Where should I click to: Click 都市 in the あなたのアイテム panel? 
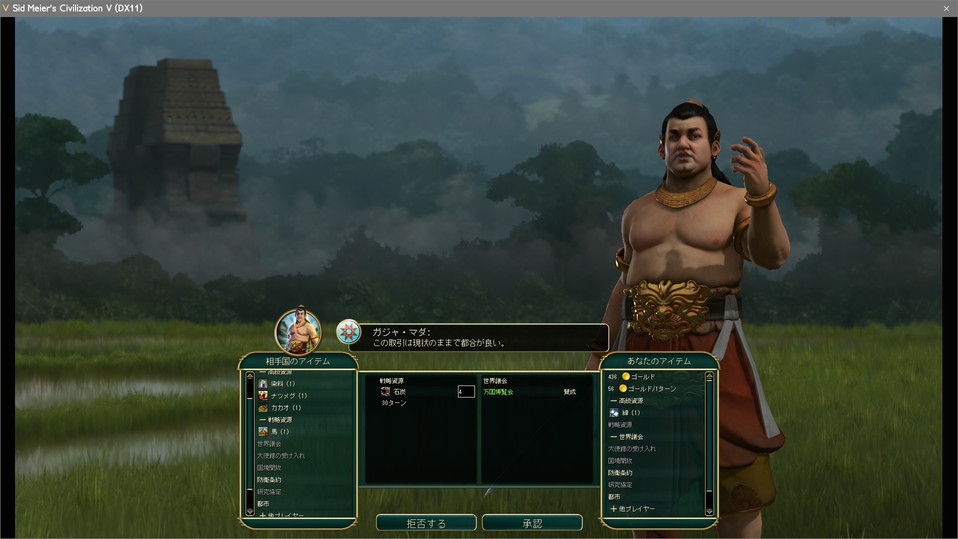point(614,497)
